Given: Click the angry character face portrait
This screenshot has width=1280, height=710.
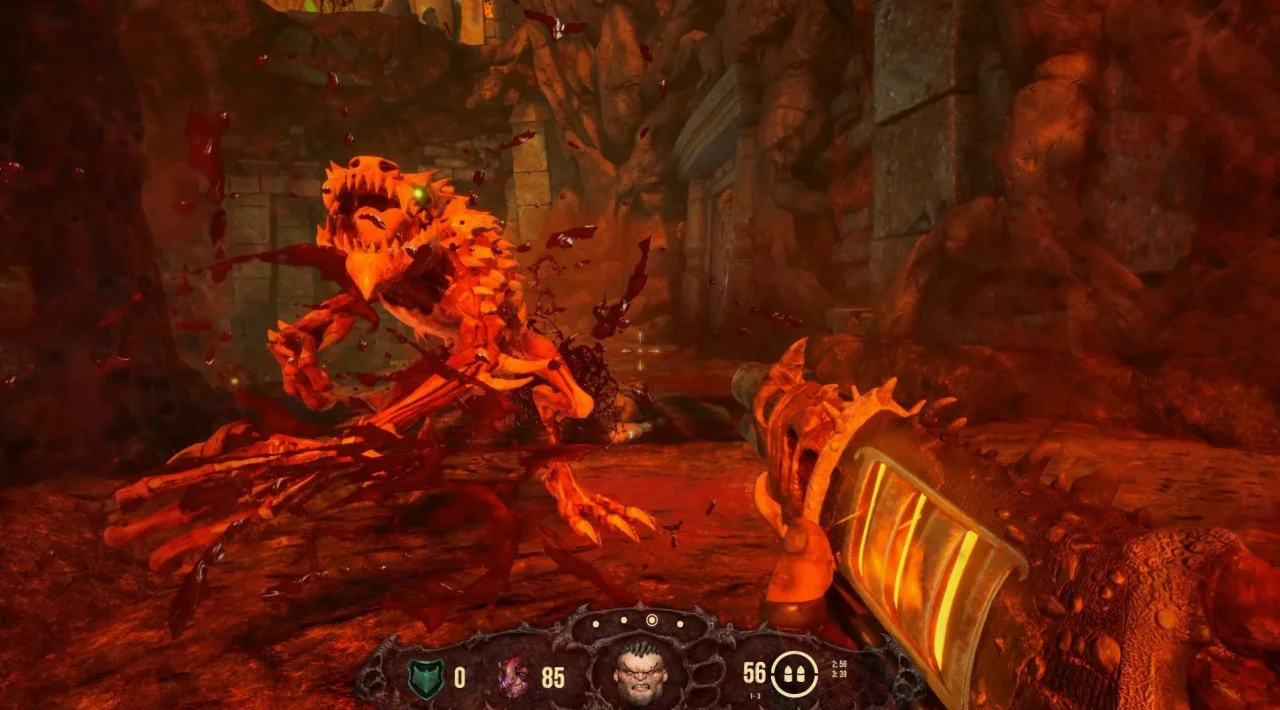Looking at the screenshot, I should [x=641, y=675].
